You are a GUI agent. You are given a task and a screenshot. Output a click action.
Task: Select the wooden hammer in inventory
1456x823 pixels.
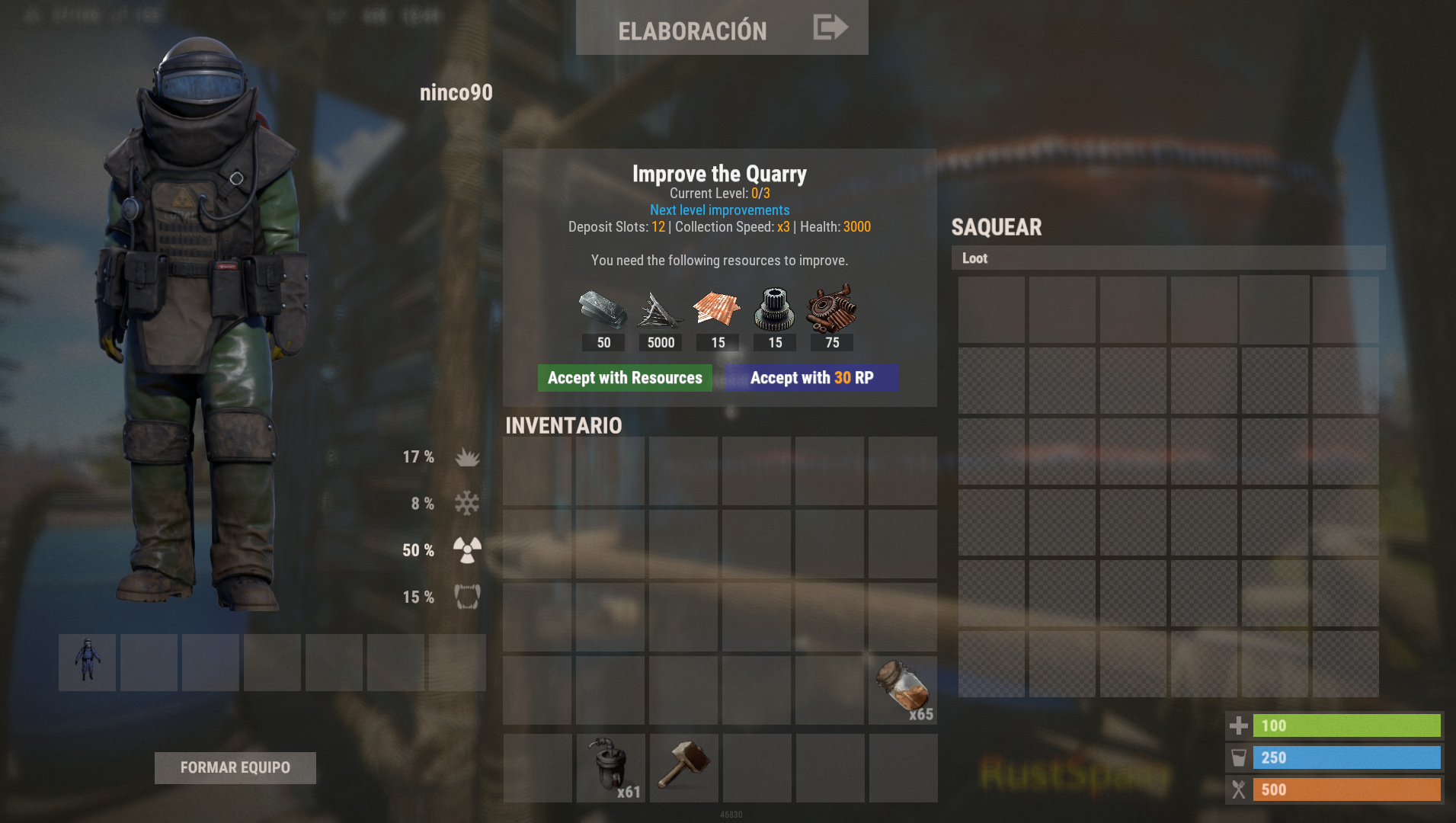coord(683,766)
